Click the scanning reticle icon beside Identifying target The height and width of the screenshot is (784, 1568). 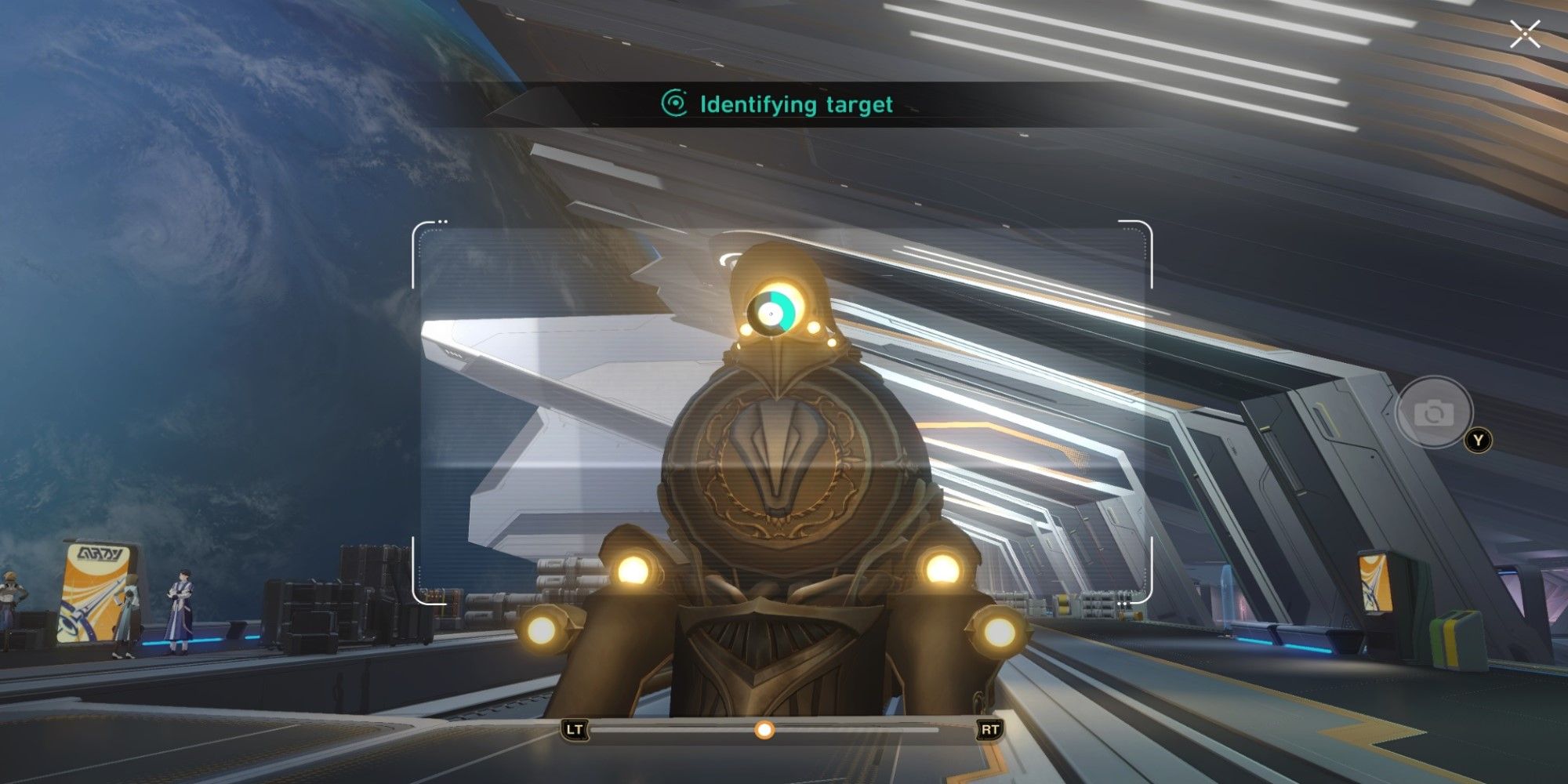point(676,103)
